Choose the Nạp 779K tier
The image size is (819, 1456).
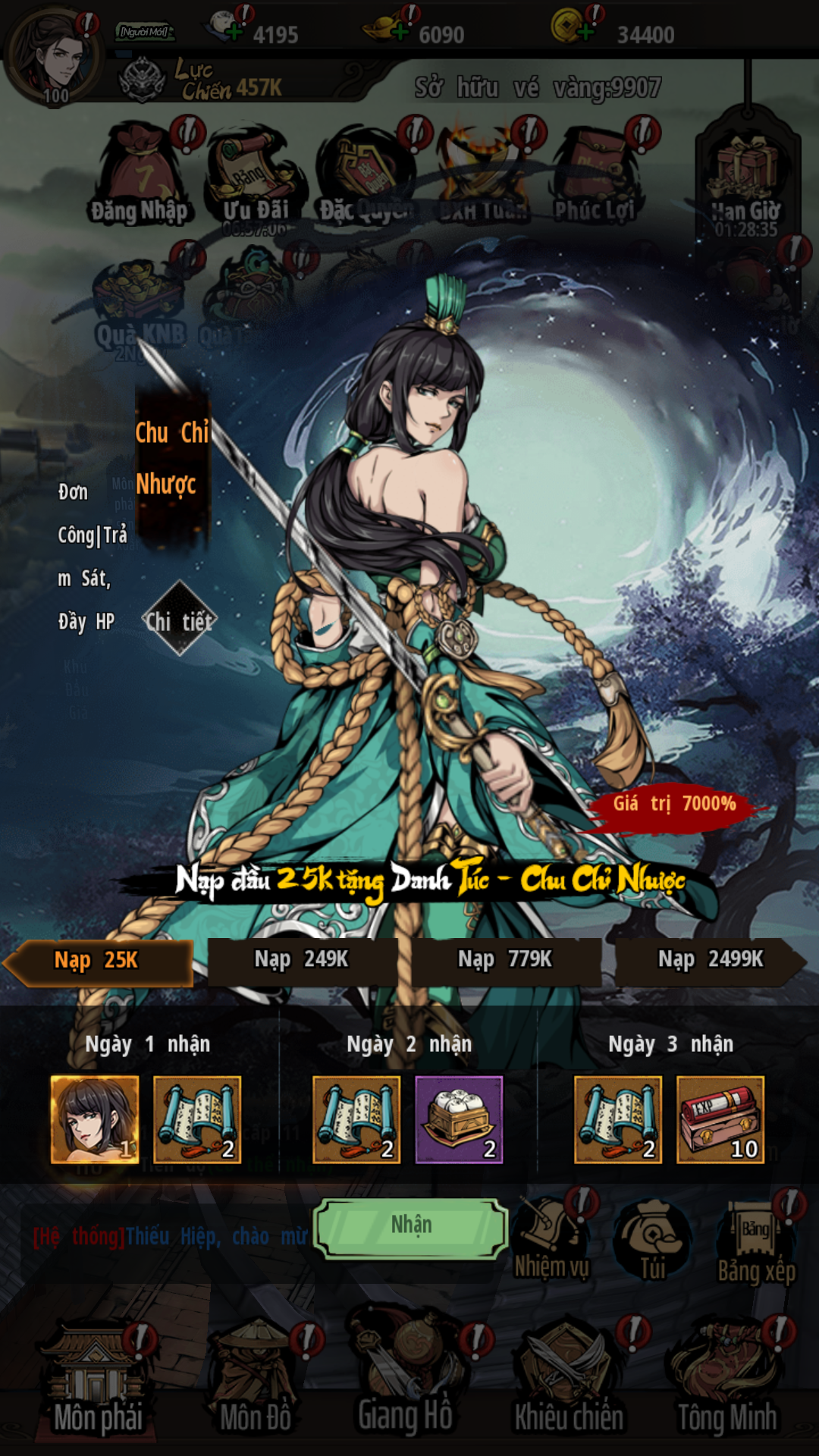tap(505, 961)
